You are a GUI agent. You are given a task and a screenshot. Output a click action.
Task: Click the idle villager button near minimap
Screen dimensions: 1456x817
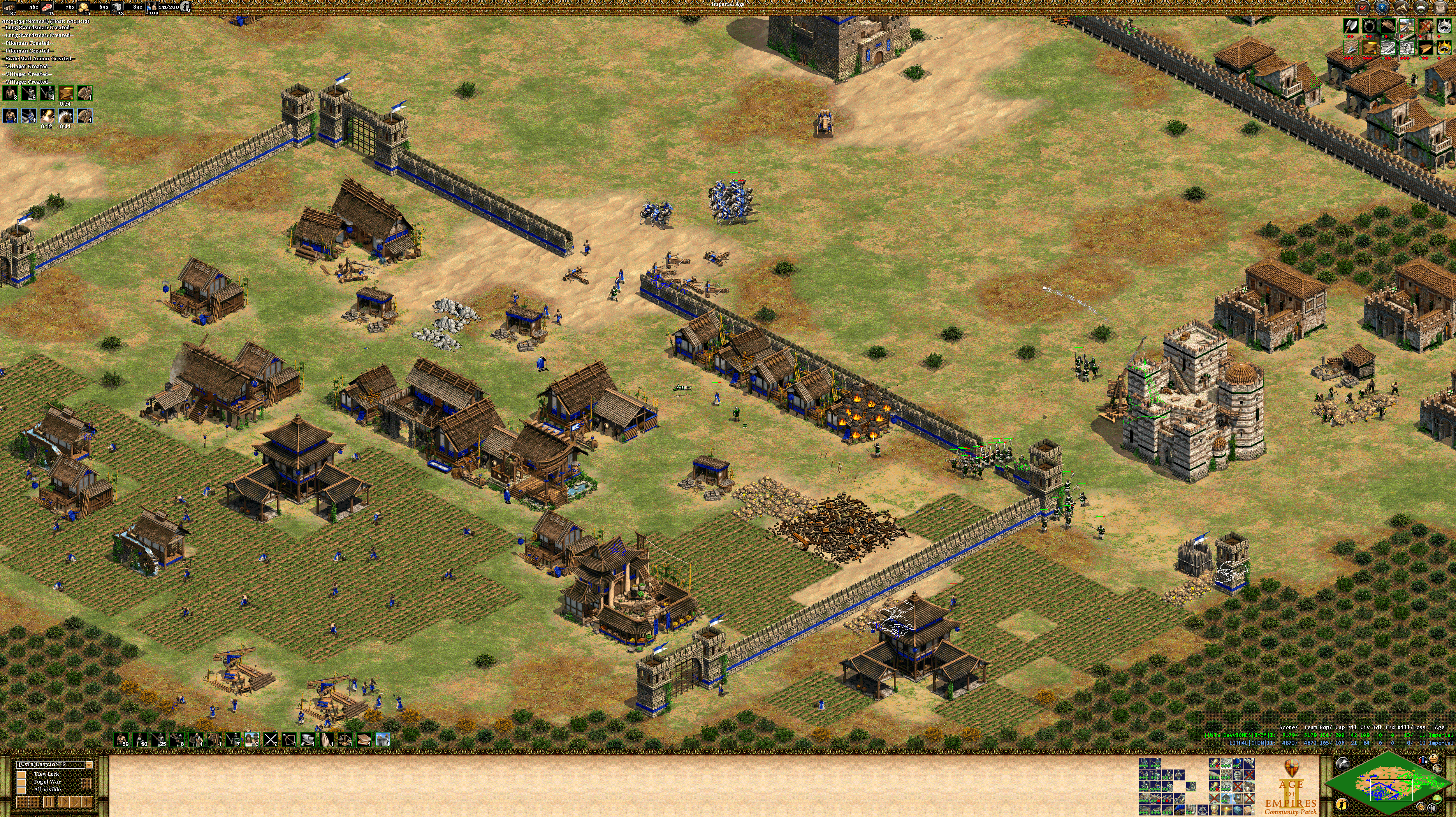pos(1343,804)
